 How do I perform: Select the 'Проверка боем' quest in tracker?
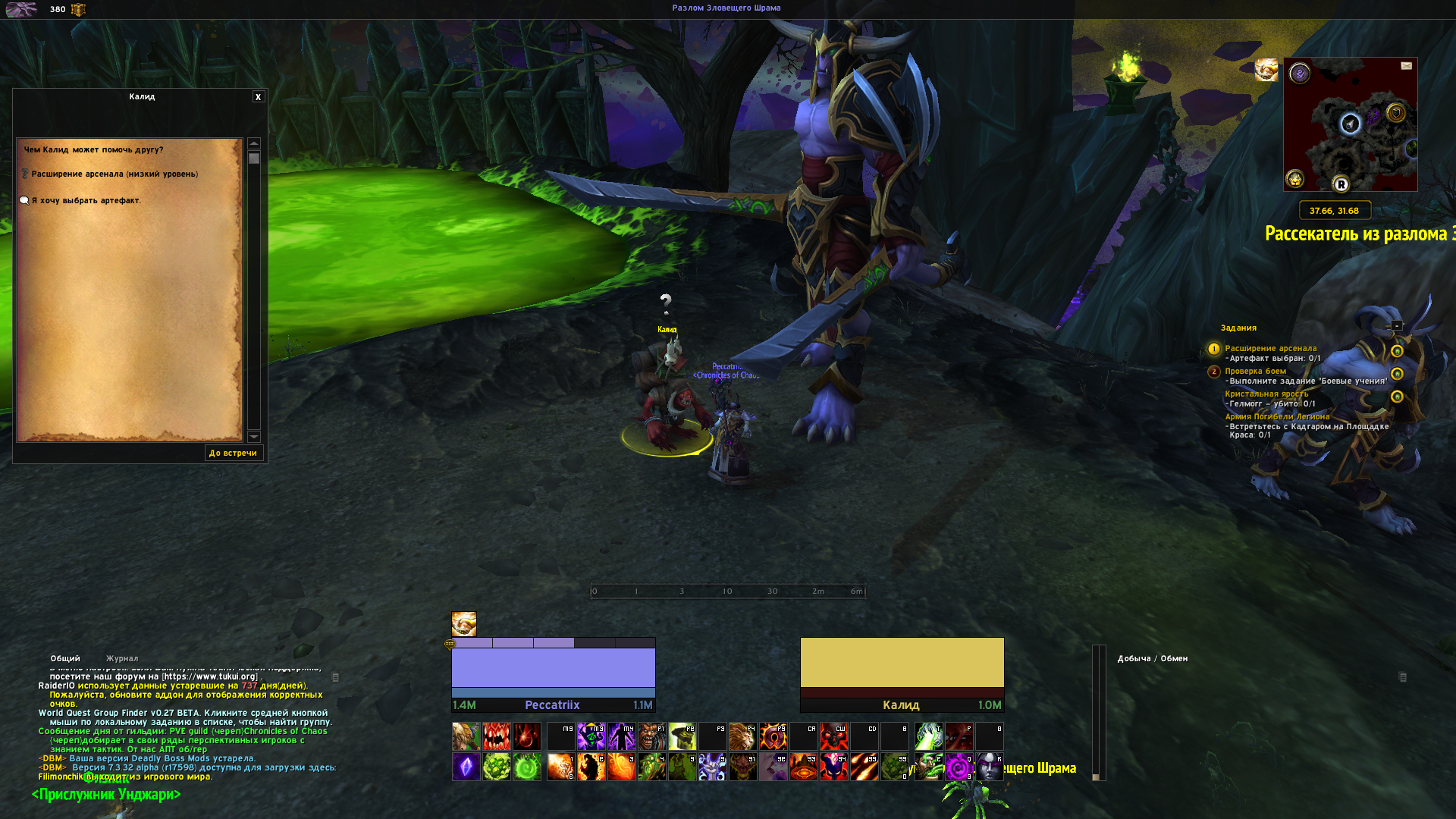coord(1255,372)
